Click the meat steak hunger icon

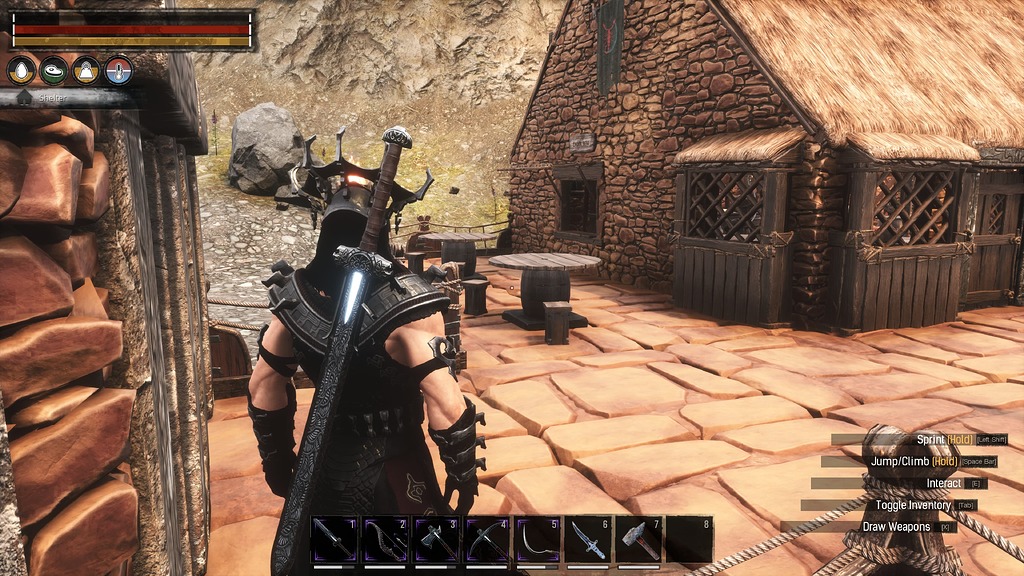tap(54, 70)
